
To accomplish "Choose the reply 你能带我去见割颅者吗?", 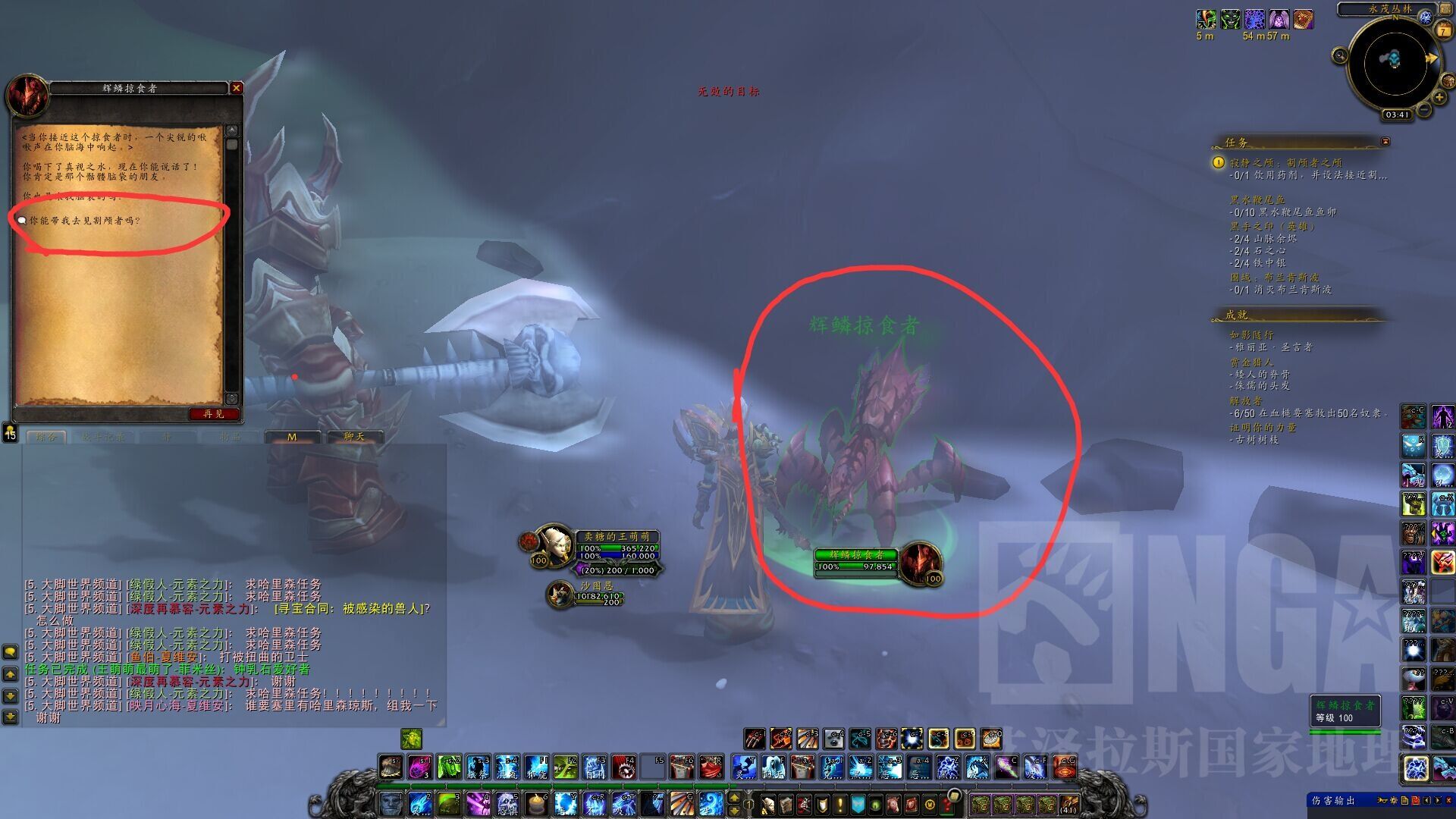I will (x=85, y=221).
